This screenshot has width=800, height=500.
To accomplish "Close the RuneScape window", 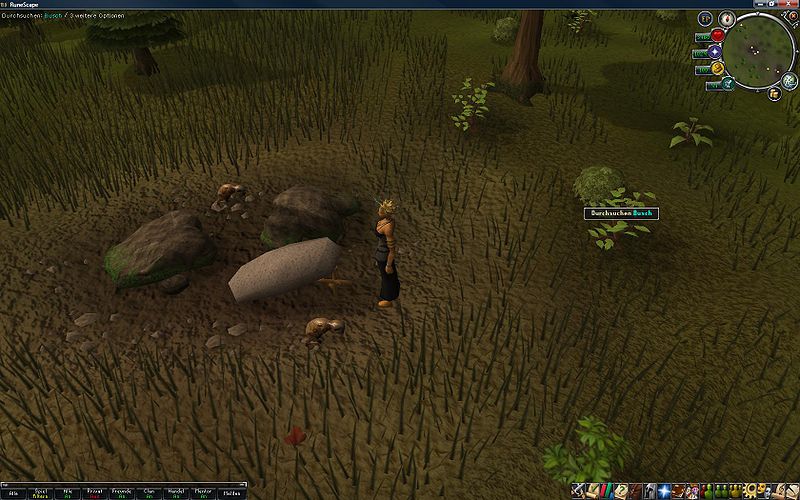I will [x=790, y=5].
